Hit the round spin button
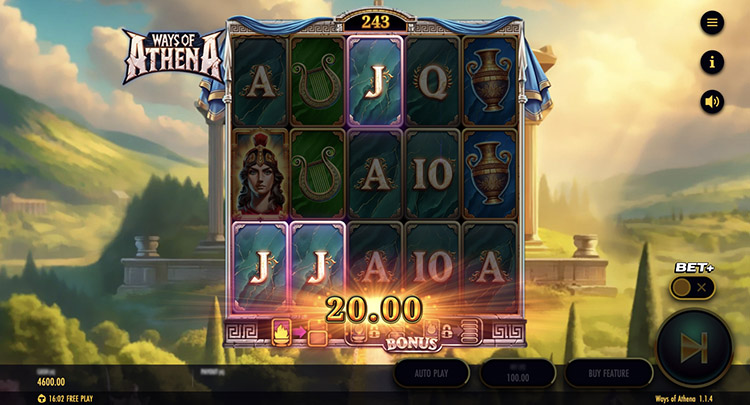The width and height of the screenshot is (750, 405). click(x=696, y=346)
